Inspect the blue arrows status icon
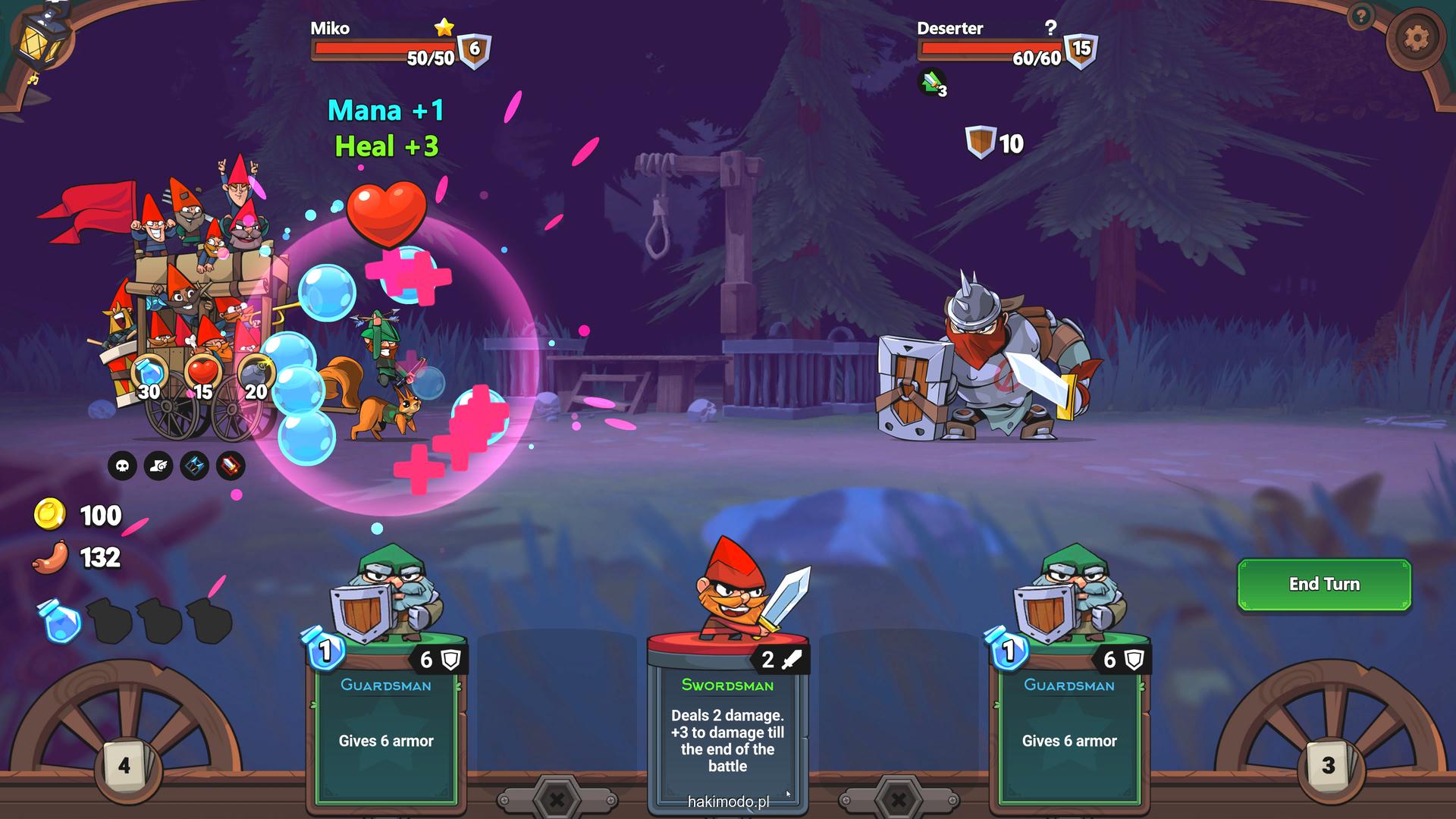This screenshot has width=1456, height=819. tap(195, 466)
